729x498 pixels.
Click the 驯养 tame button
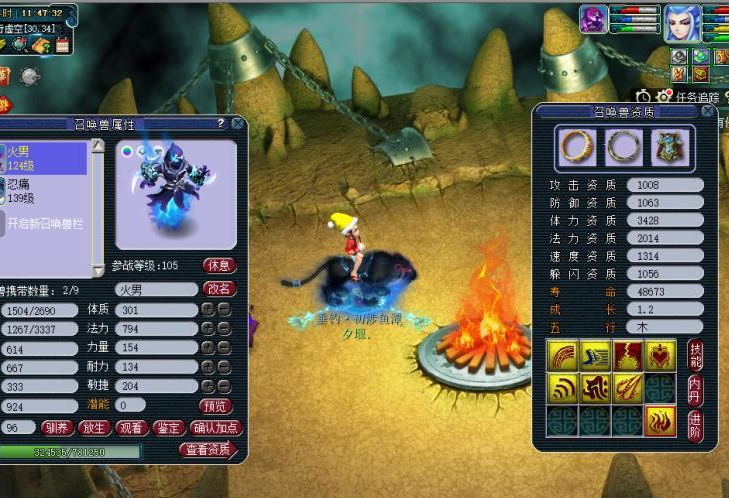(x=59, y=428)
